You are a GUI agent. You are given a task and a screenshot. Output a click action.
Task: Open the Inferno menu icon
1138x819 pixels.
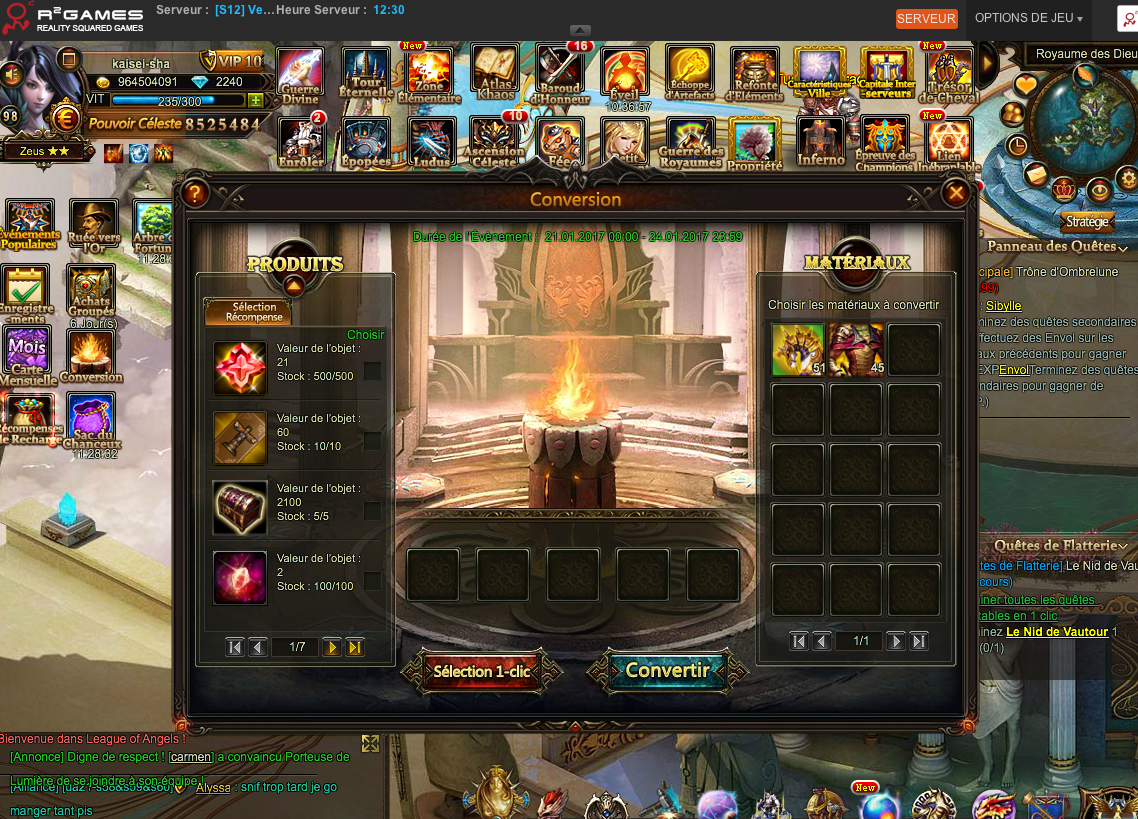[821, 140]
